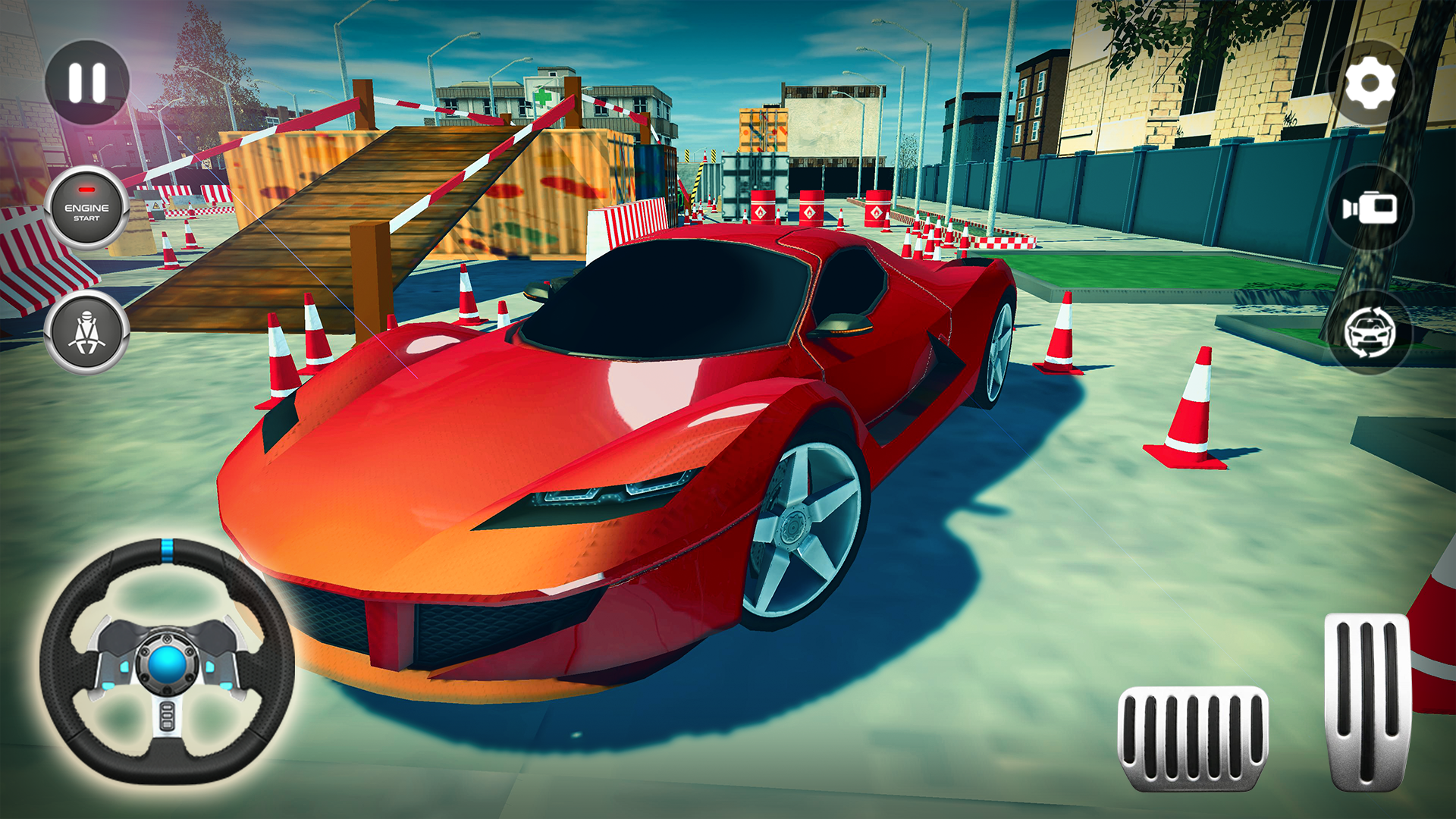The image size is (1456, 819).
Task: Open the vehicle selection via car icon
Action: click(1370, 334)
